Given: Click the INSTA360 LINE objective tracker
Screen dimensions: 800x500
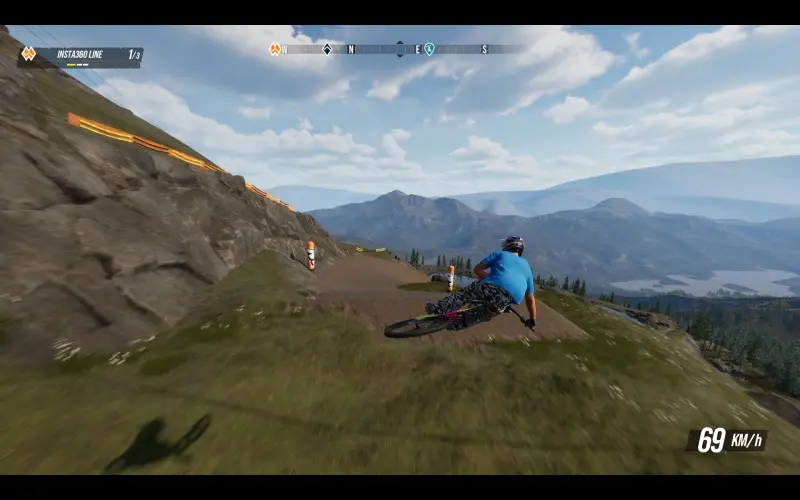Looking at the screenshot, I should 82,55.
